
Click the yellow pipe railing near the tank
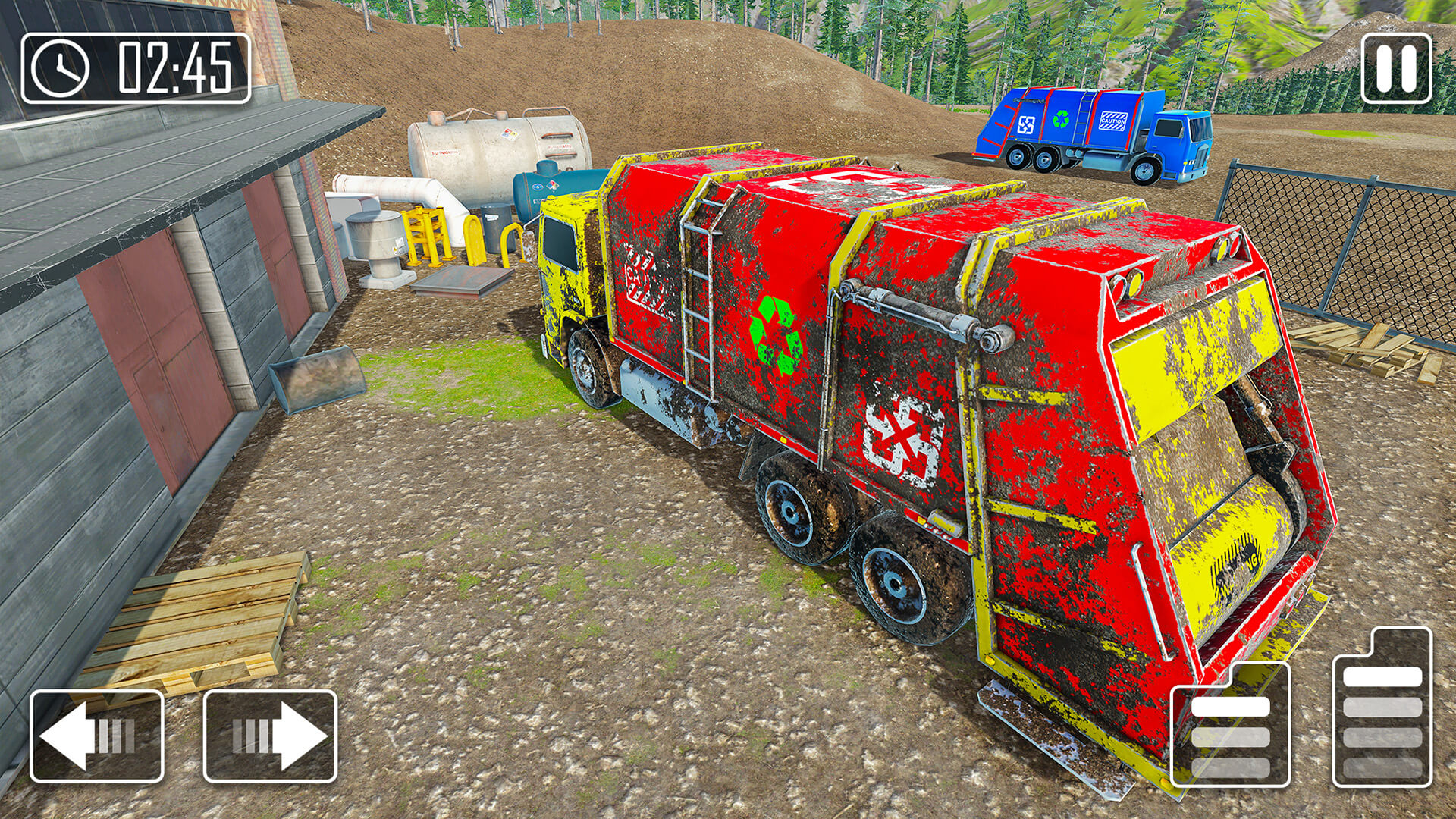coord(427,235)
